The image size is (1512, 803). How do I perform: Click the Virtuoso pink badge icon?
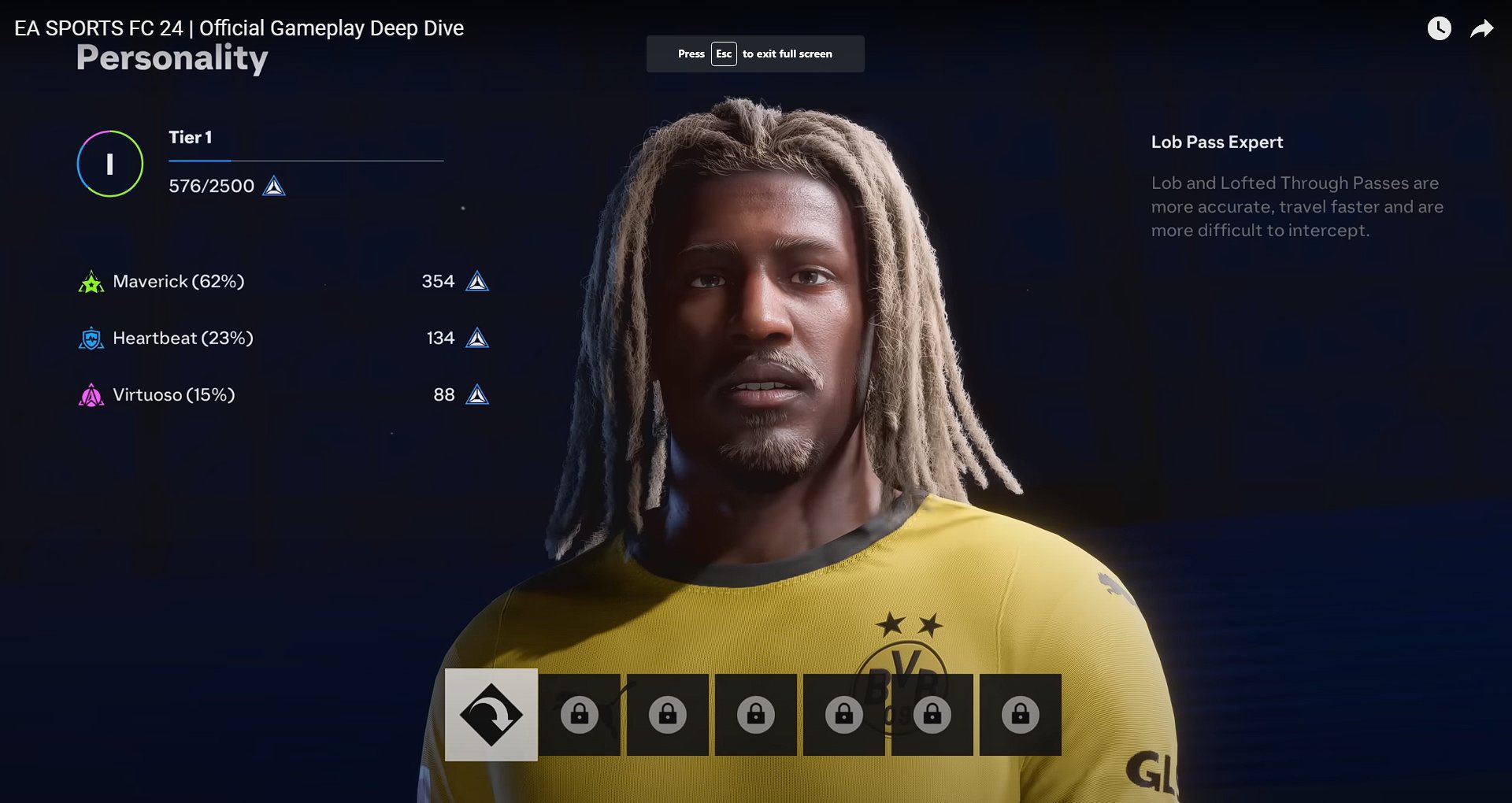pos(91,395)
